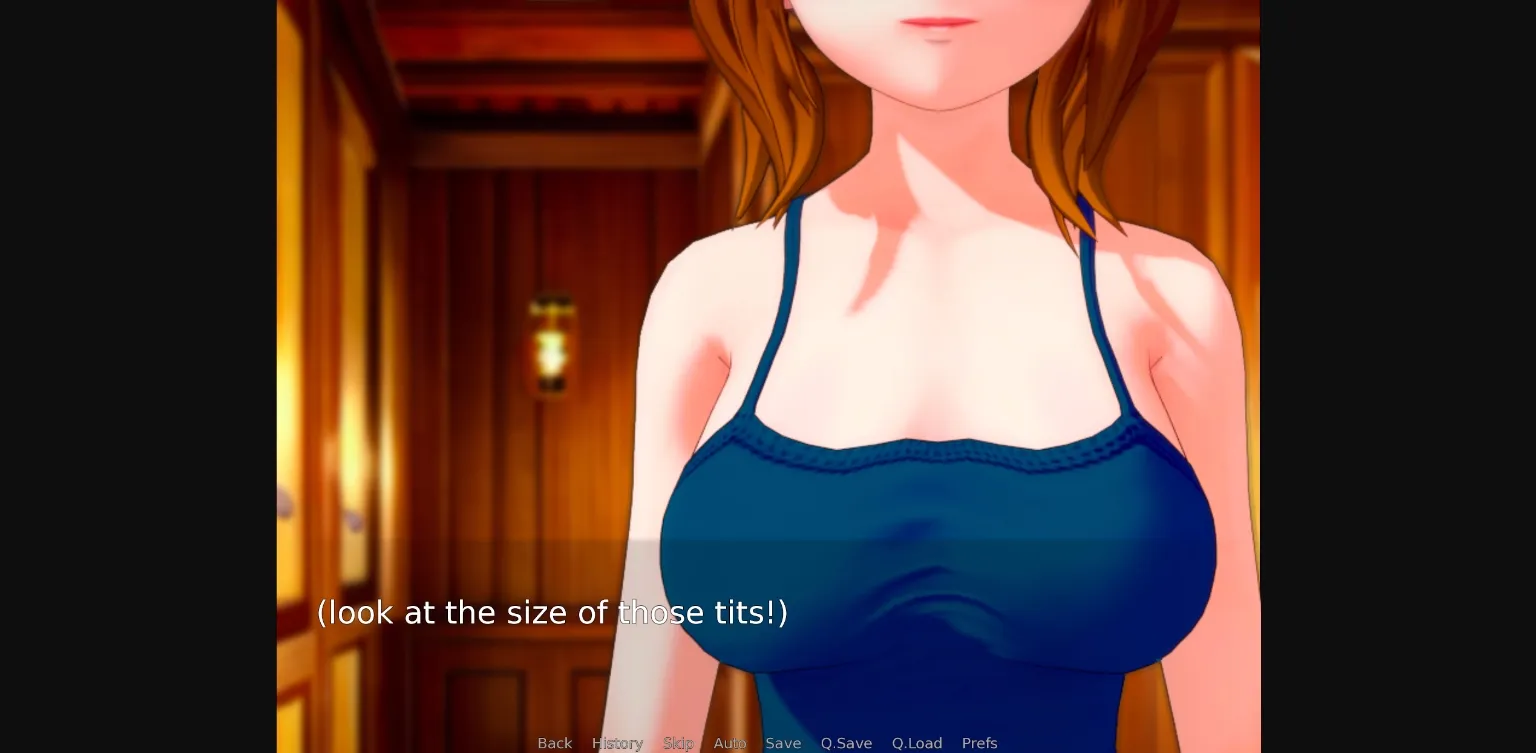The image size is (1536, 753).
Task: Select Auto from the quick menu
Action: 729,743
